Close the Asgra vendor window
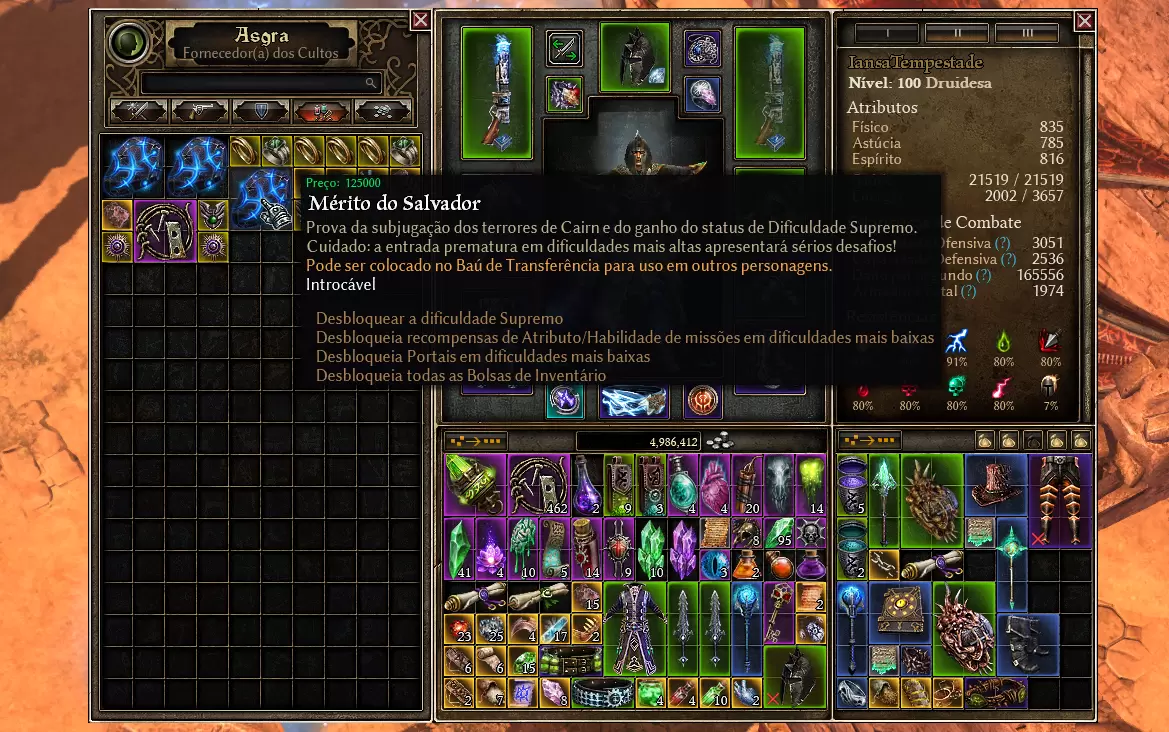The width and height of the screenshot is (1169, 732). click(x=420, y=21)
